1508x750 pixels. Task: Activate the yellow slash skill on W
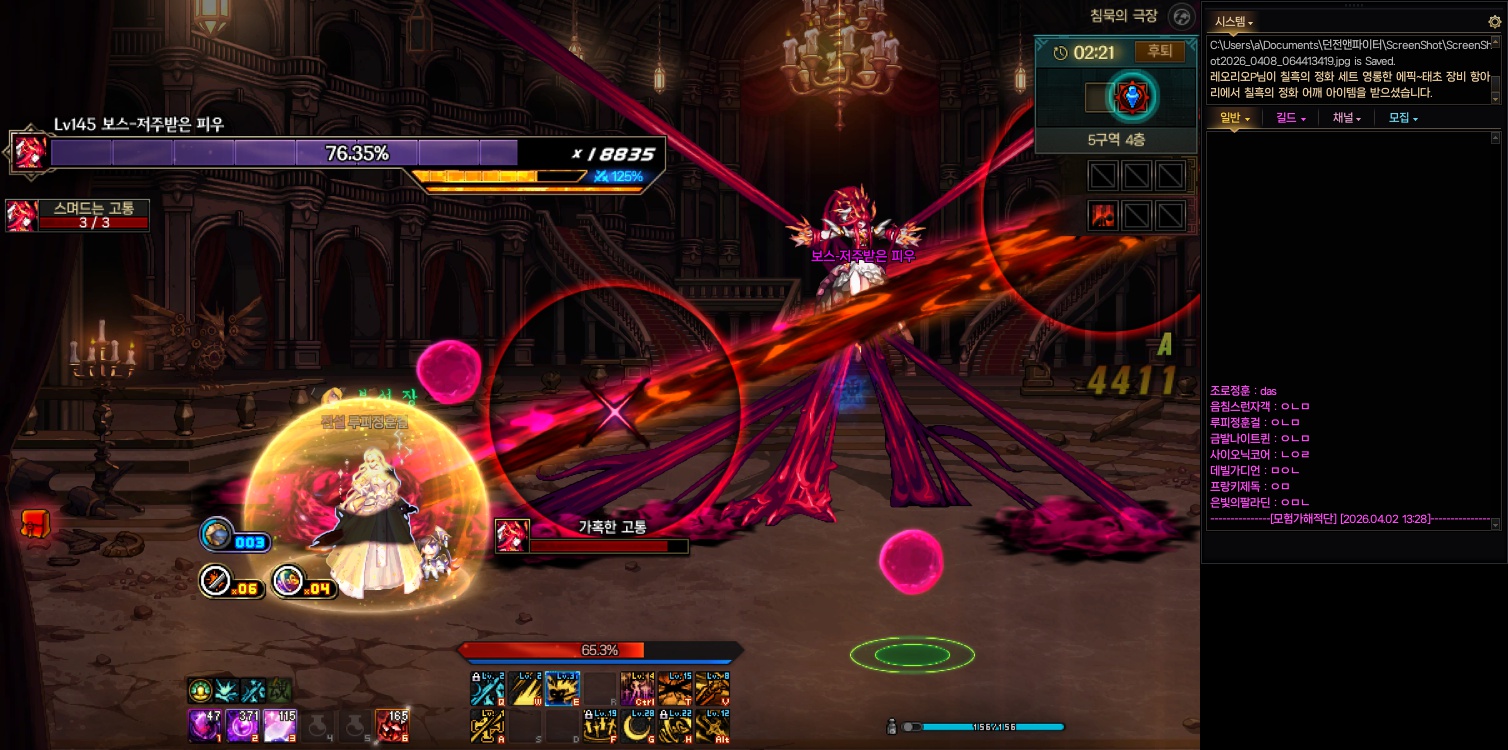click(525, 689)
